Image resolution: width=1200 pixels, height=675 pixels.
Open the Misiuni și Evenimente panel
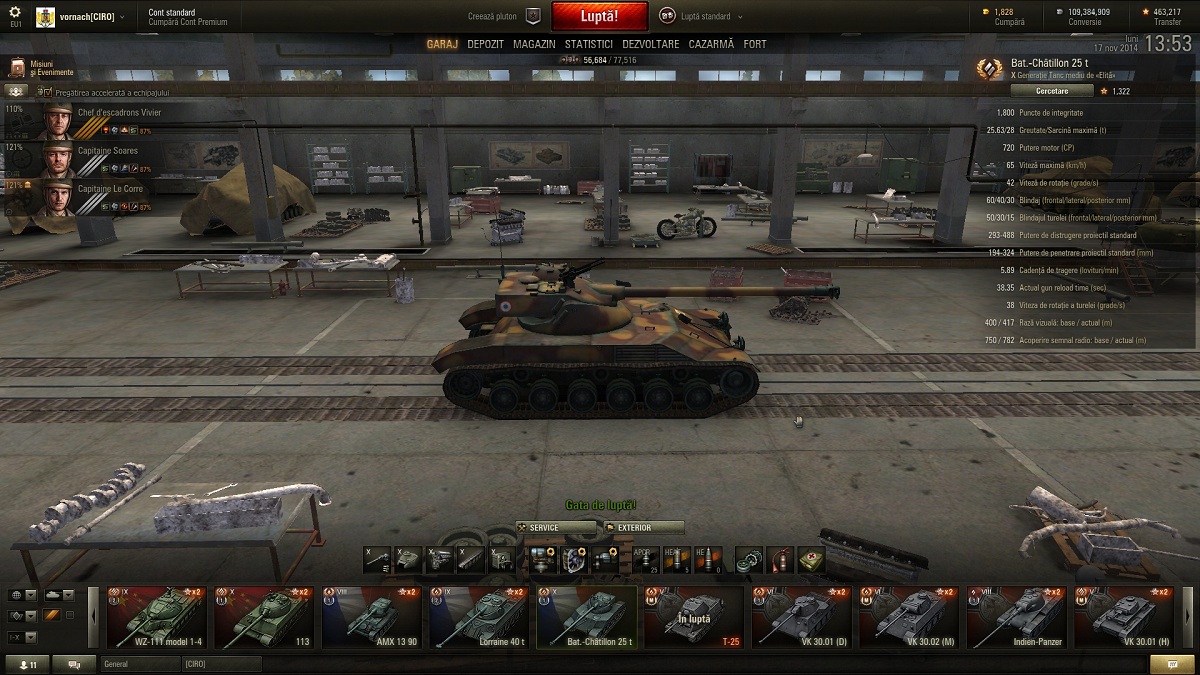click(x=40, y=68)
